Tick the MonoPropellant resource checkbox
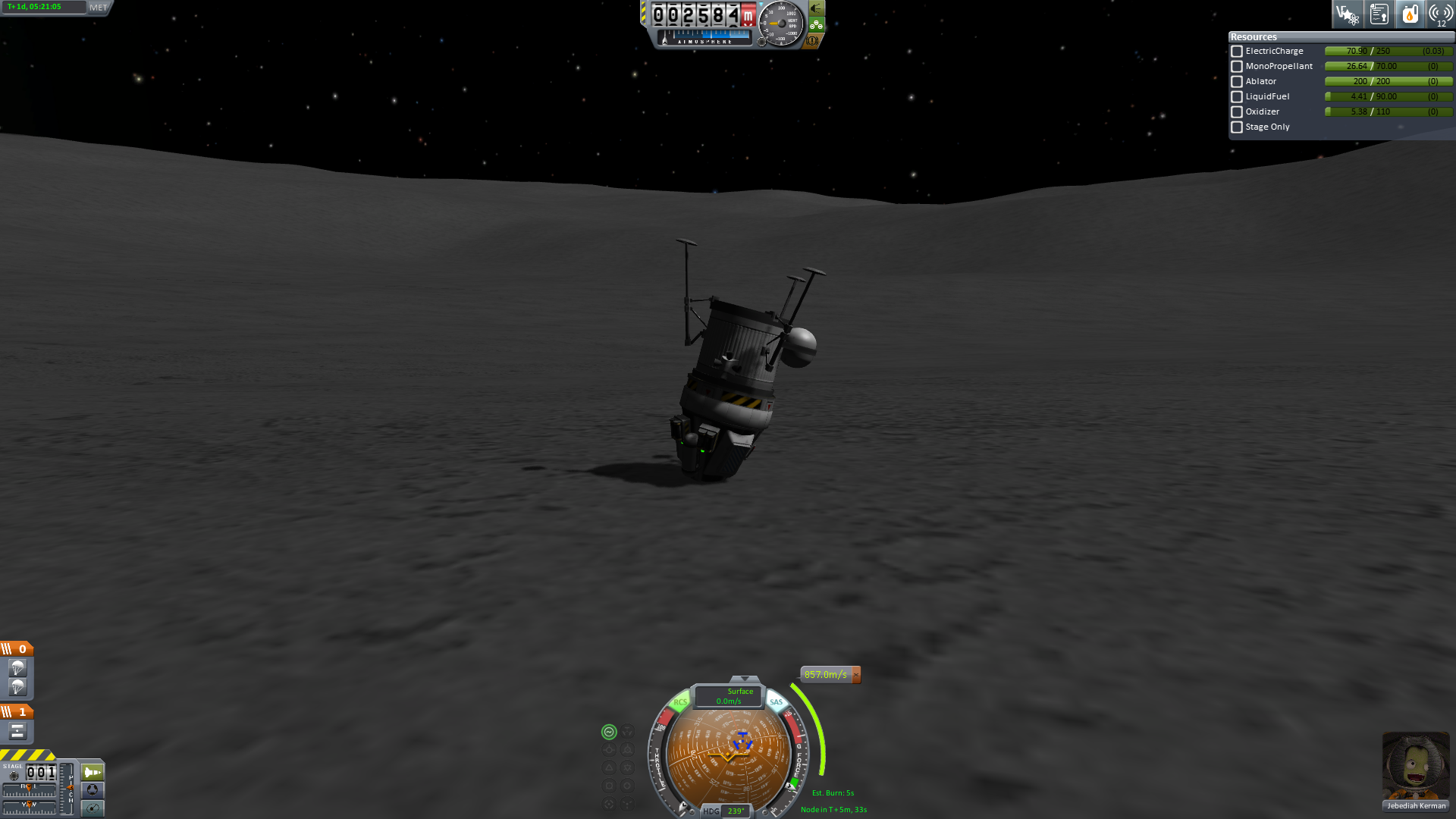The width and height of the screenshot is (1456, 819). (1237, 67)
